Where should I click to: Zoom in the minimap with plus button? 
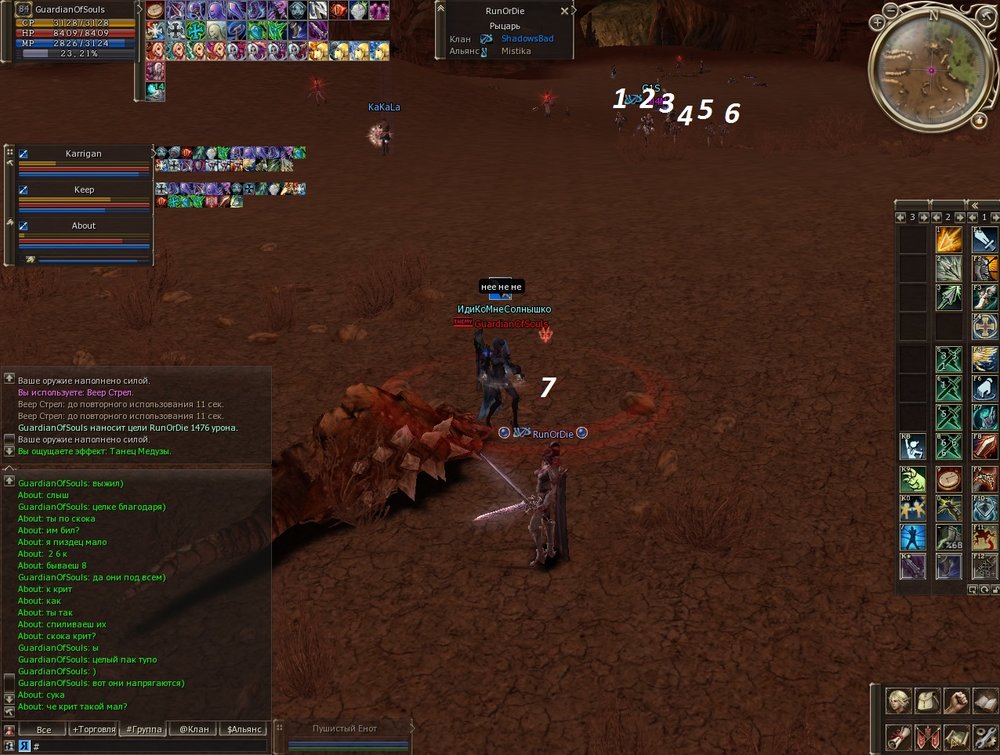[x=877, y=21]
